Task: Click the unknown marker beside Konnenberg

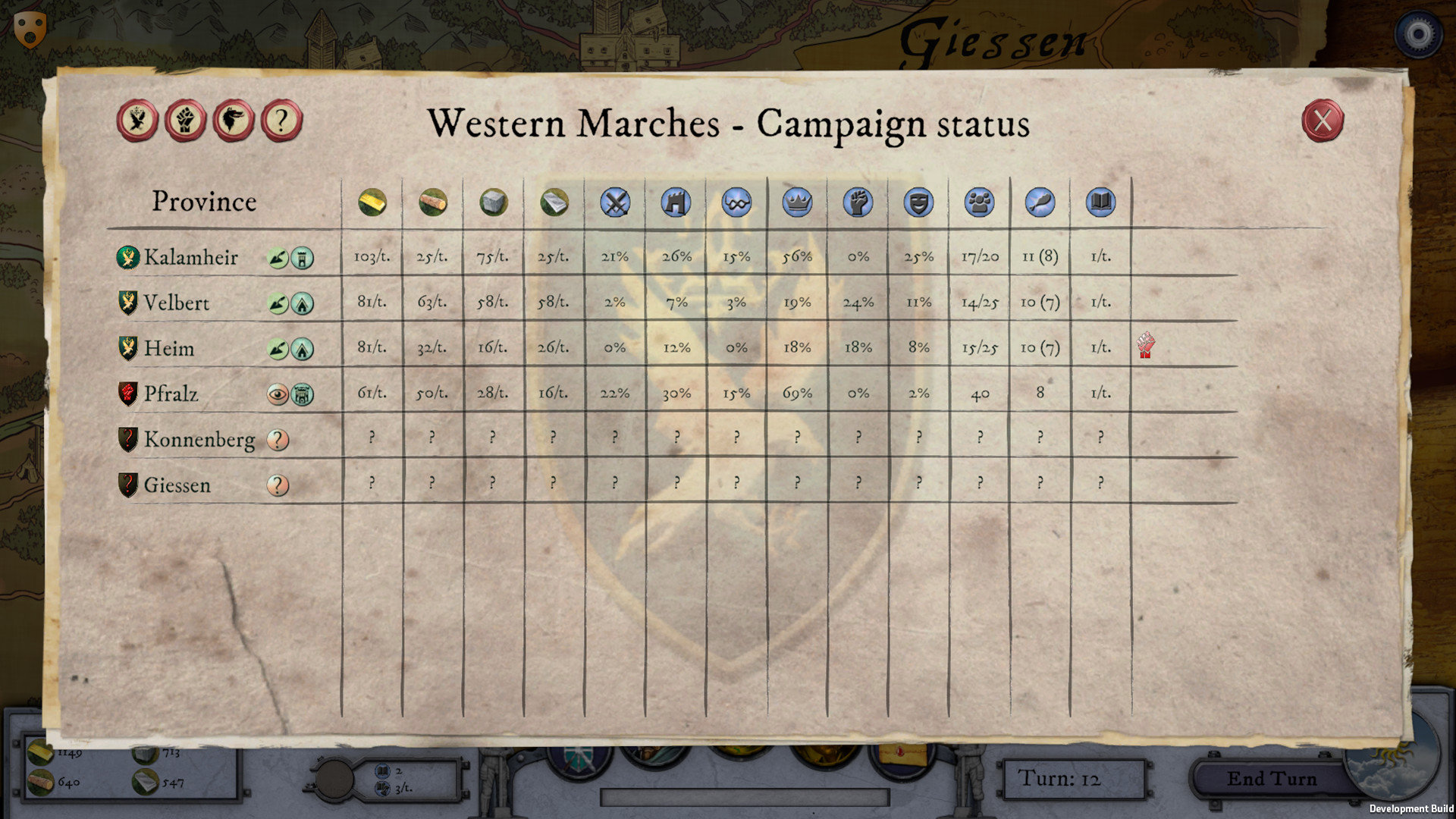Action: point(278,439)
